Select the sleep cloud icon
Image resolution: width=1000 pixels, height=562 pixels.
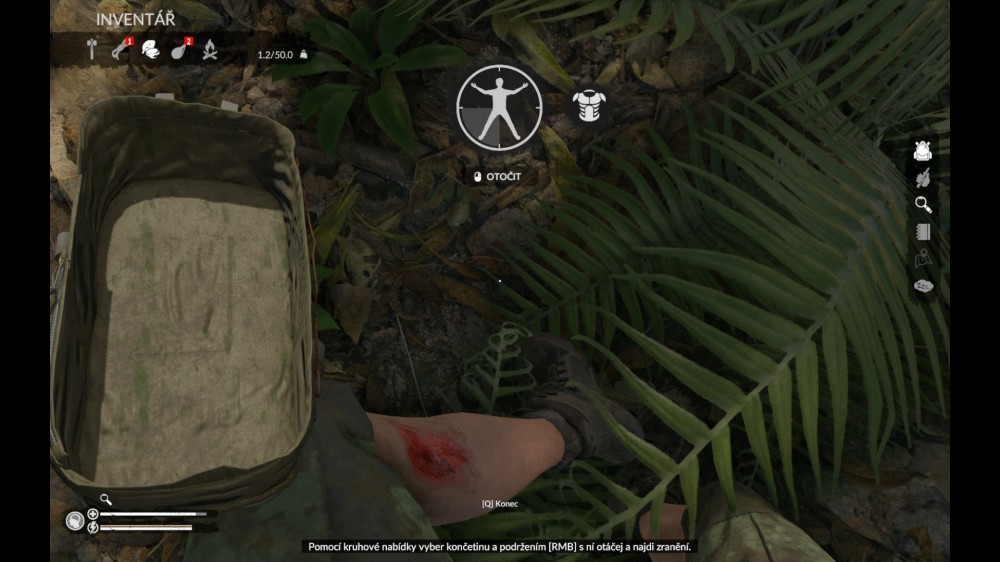coord(923,287)
